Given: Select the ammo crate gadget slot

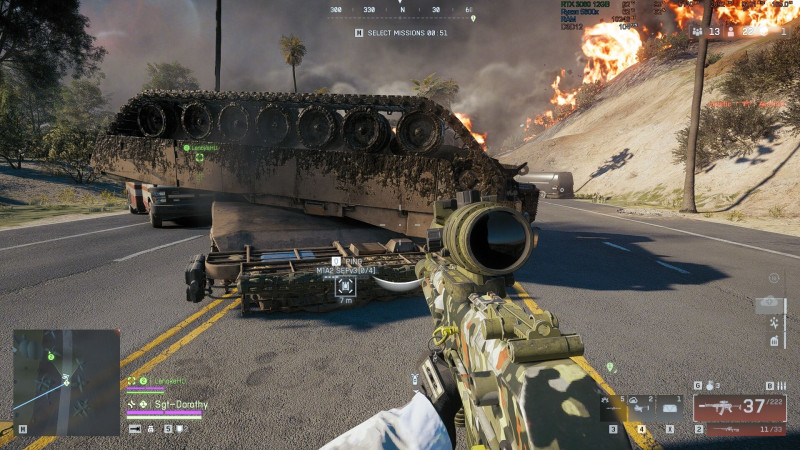Looking at the screenshot, I should click(x=670, y=406).
